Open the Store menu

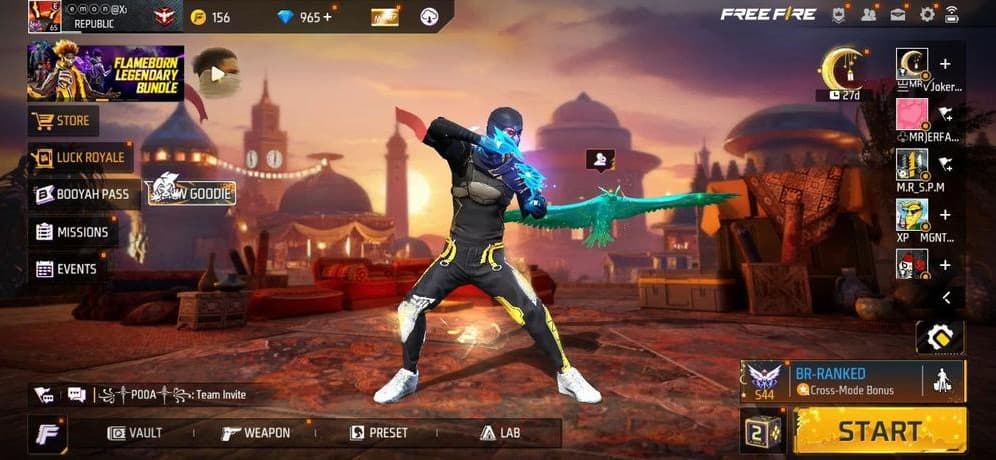tap(63, 122)
